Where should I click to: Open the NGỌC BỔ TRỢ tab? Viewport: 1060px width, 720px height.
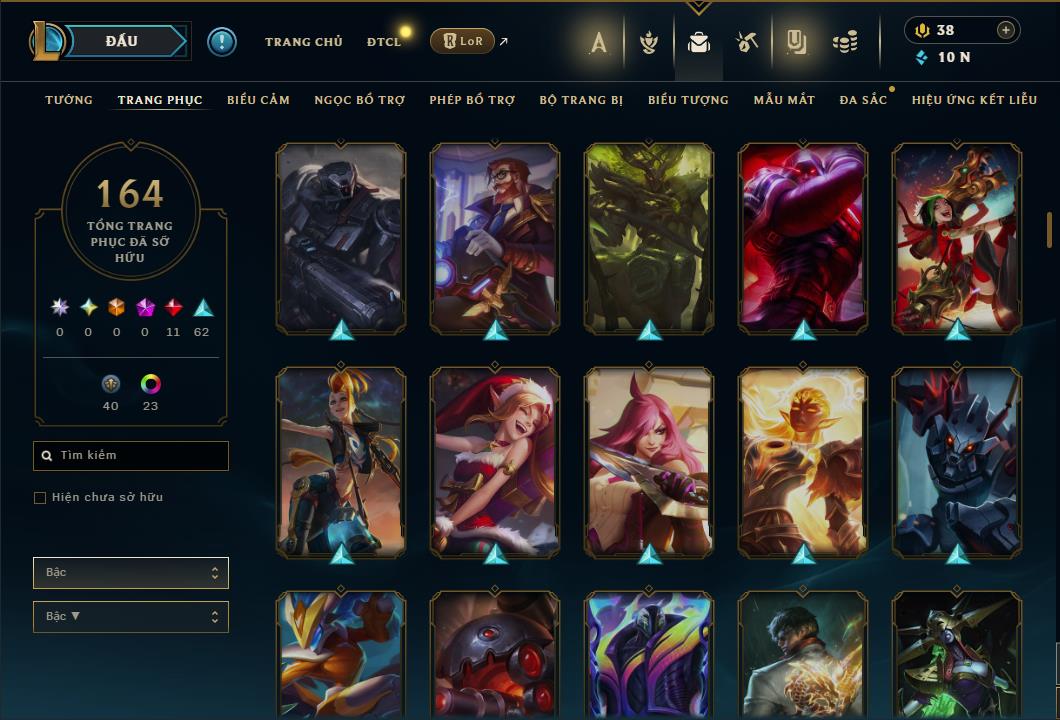pos(359,100)
